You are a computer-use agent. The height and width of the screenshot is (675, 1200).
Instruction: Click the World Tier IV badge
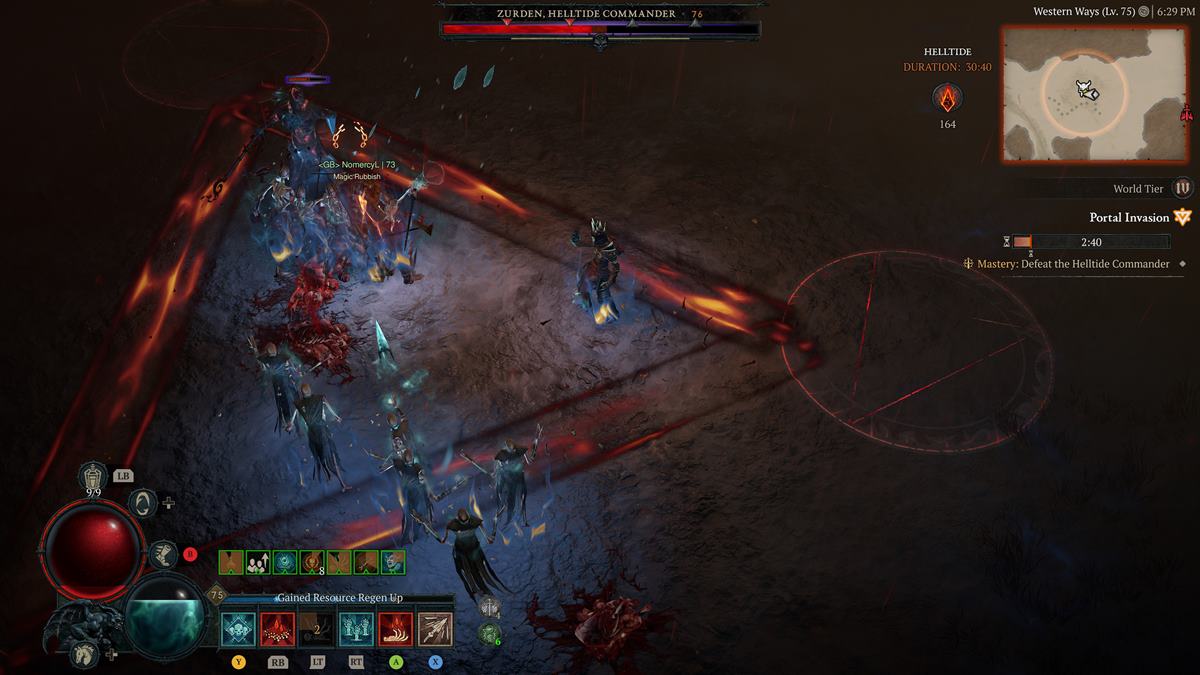point(1183,188)
